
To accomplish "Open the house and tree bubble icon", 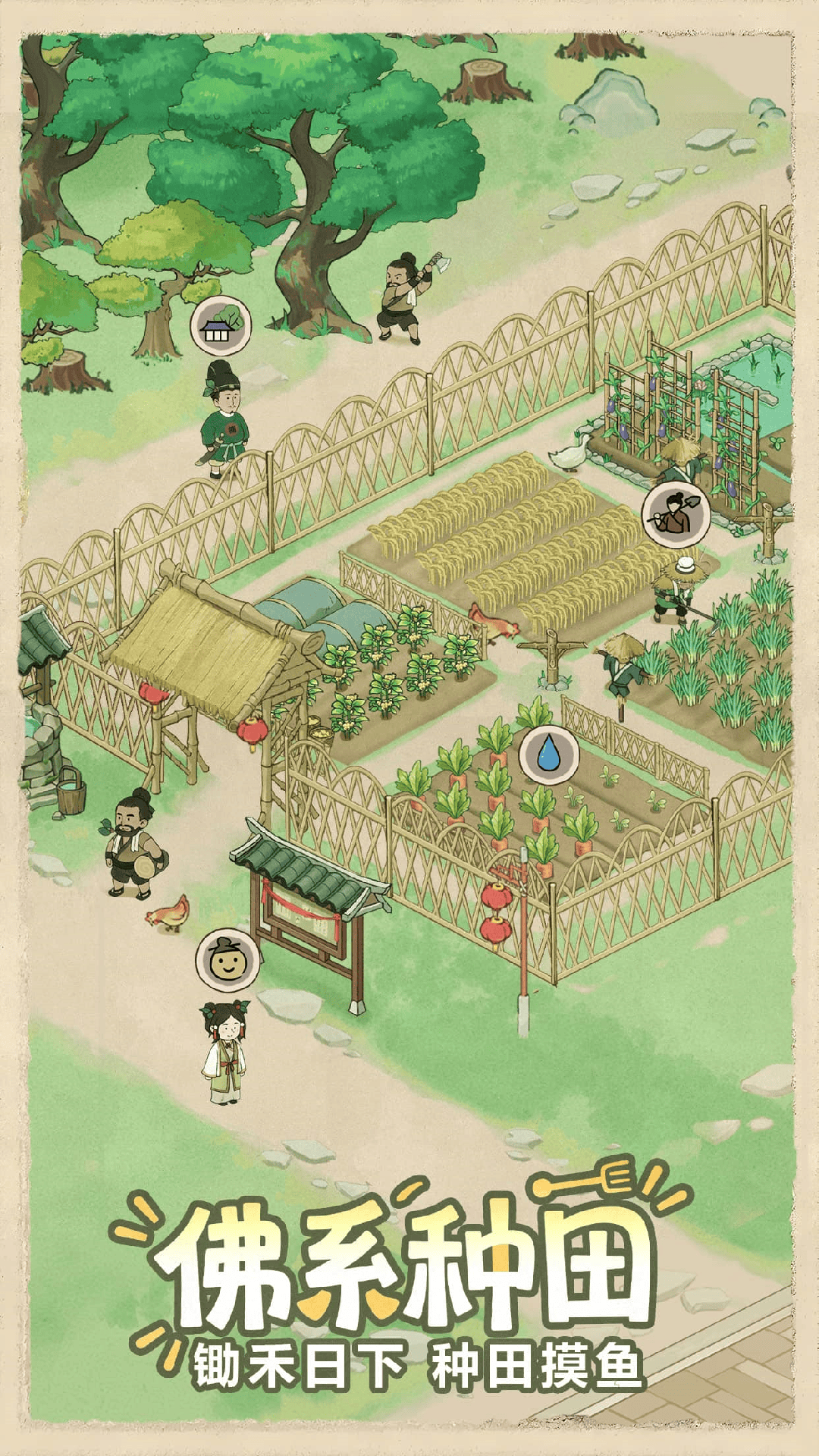I will [x=221, y=326].
